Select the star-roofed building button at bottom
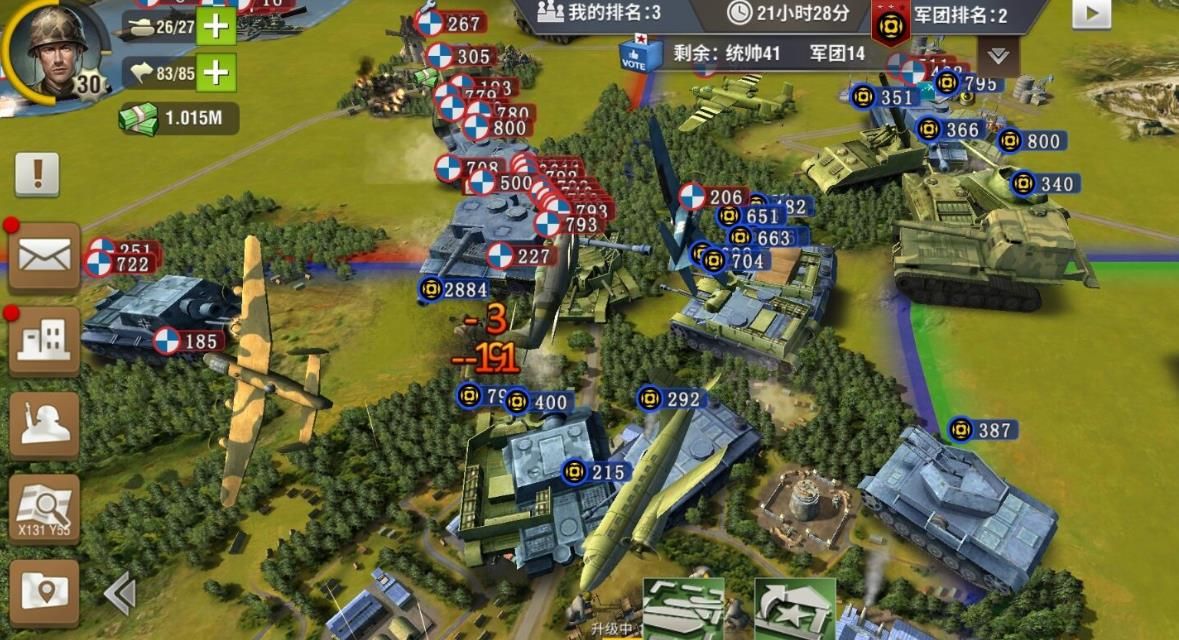1179x640 pixels. pos(794,608)
